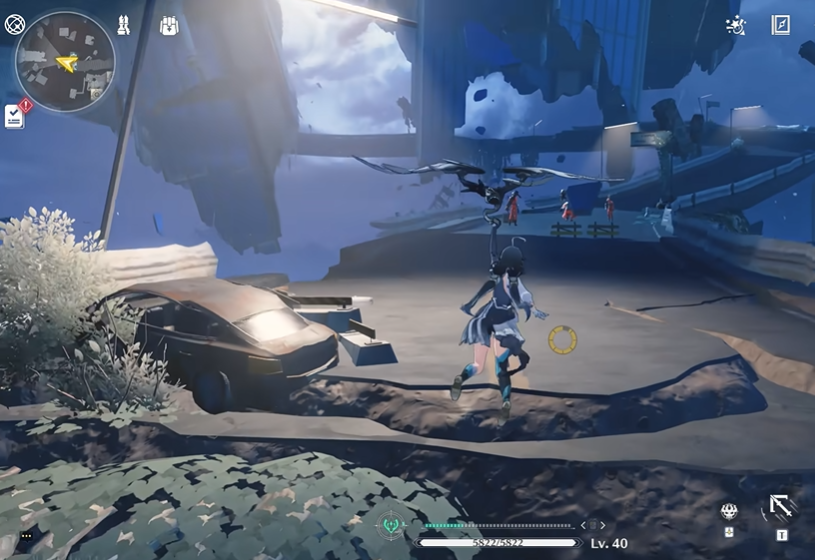
Task: Select the echo skill icon
Action: tap(730, 513)
